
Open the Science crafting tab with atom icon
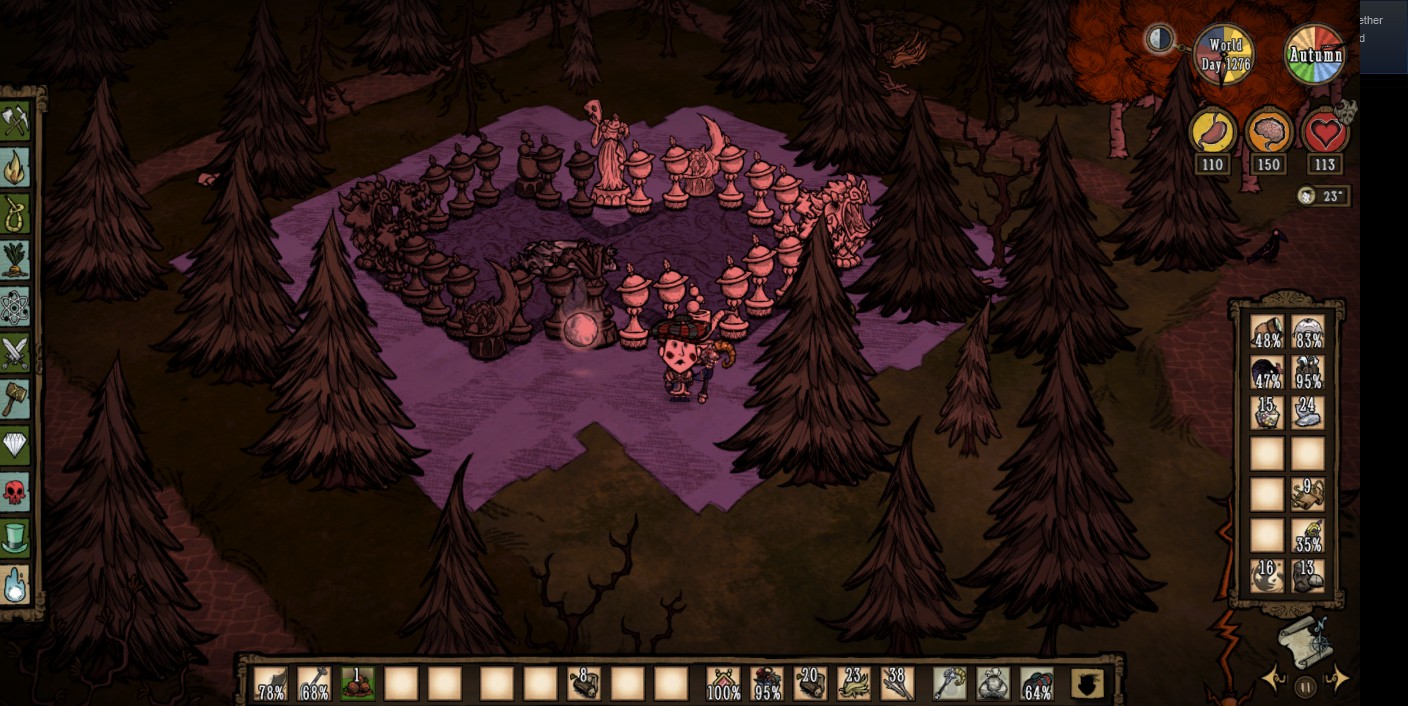[15, 307]
